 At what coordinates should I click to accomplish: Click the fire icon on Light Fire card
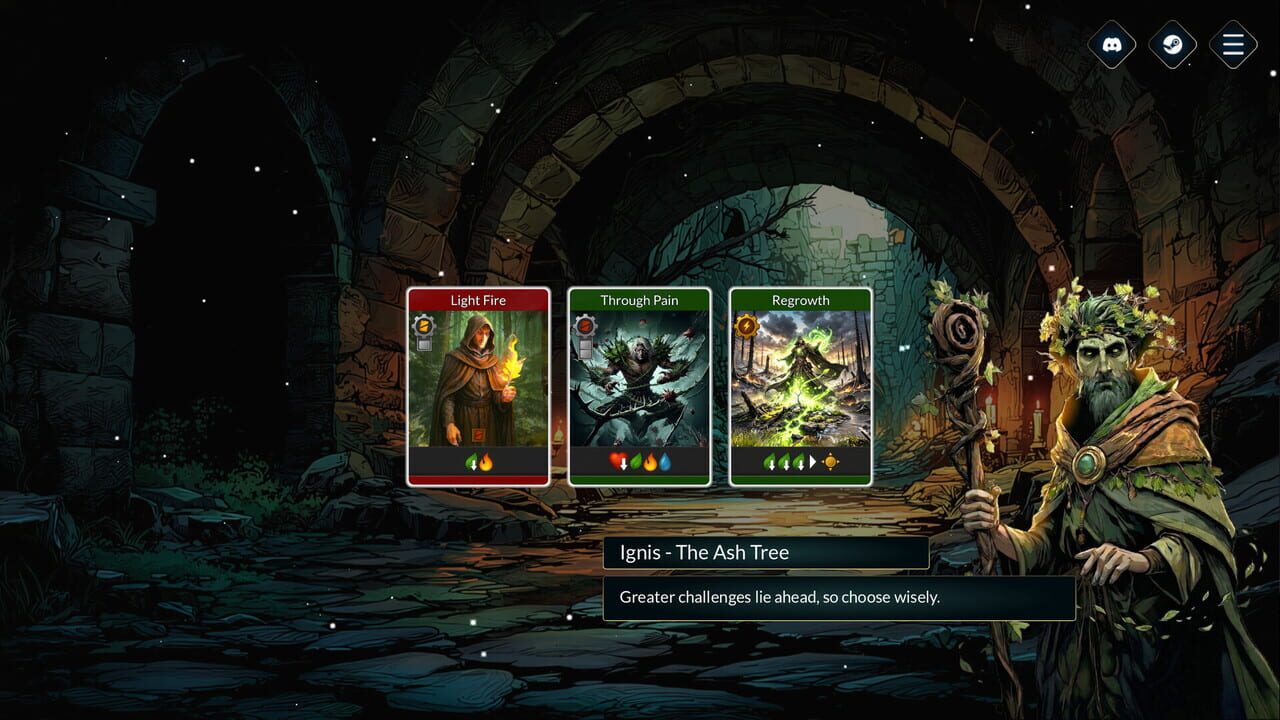coord(486,462)
